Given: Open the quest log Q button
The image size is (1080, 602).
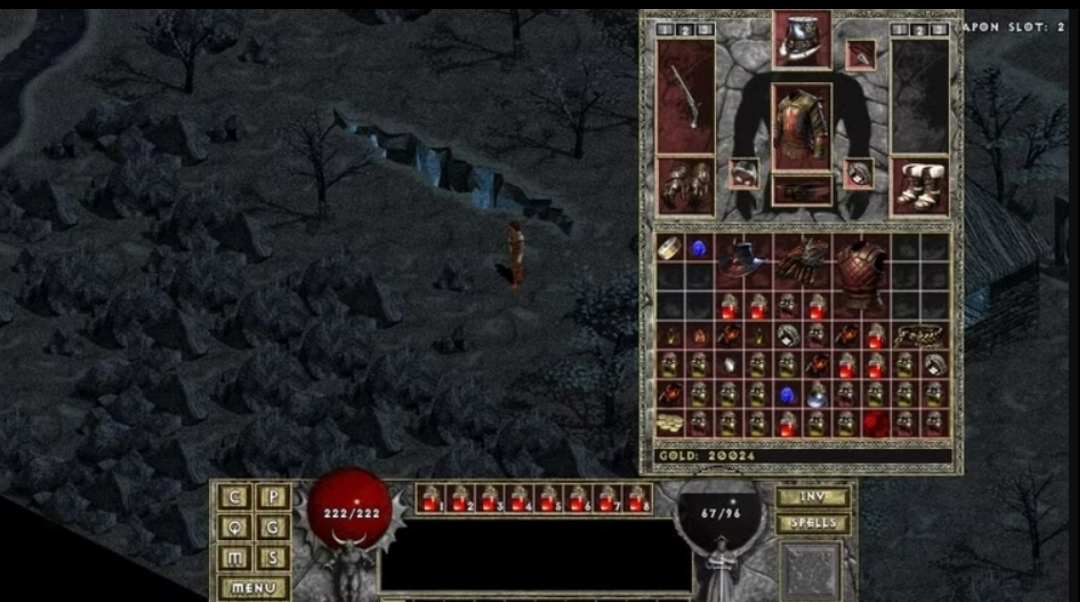Looking at the screenshot, I should [x=235, y=527].
